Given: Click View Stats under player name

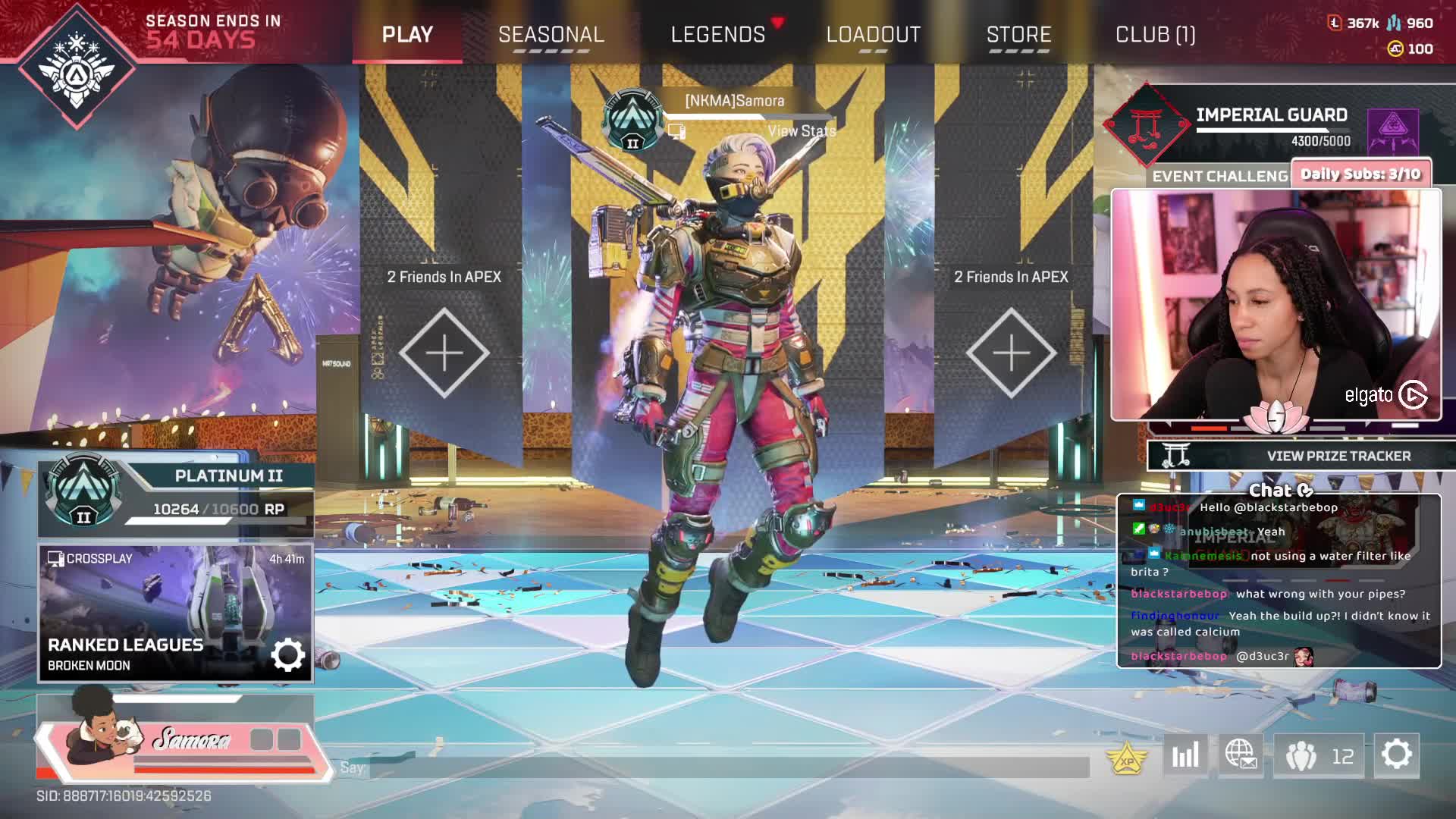Looking at the screenshot, I should 801,131.
